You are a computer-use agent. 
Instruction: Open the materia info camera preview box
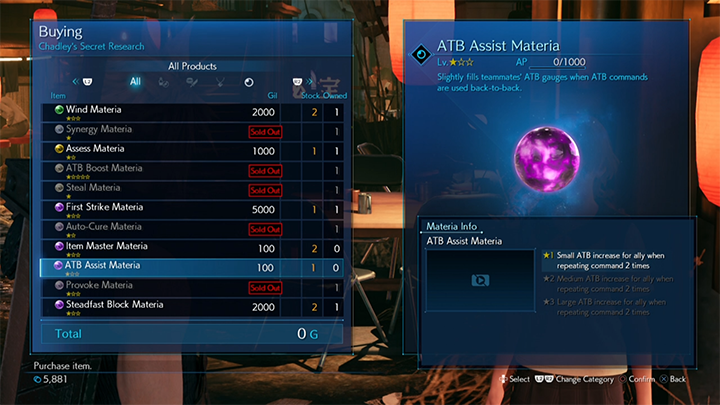[x=480, y=281]
